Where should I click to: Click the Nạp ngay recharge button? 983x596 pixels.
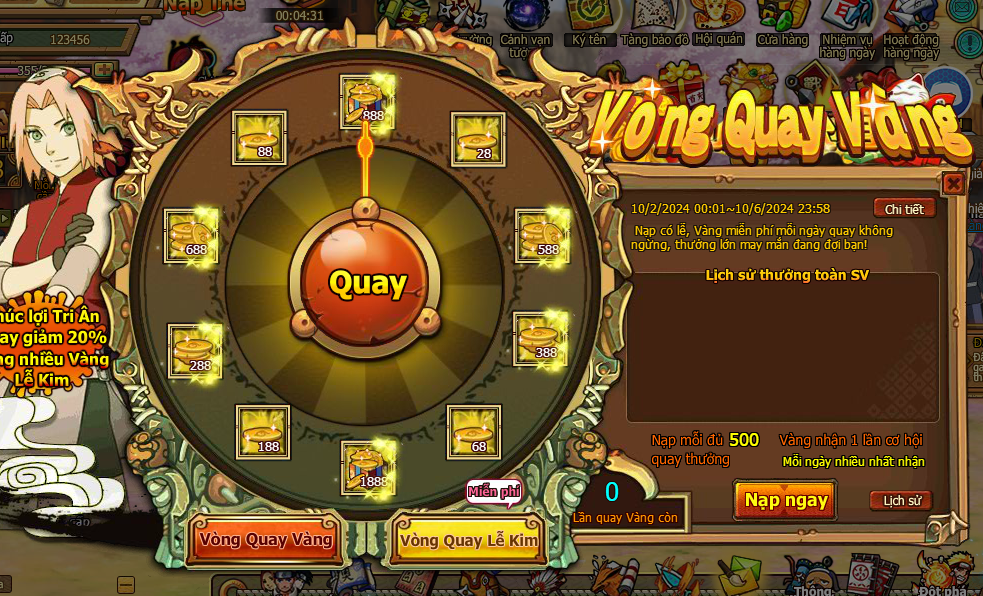(x=785, y=500)
